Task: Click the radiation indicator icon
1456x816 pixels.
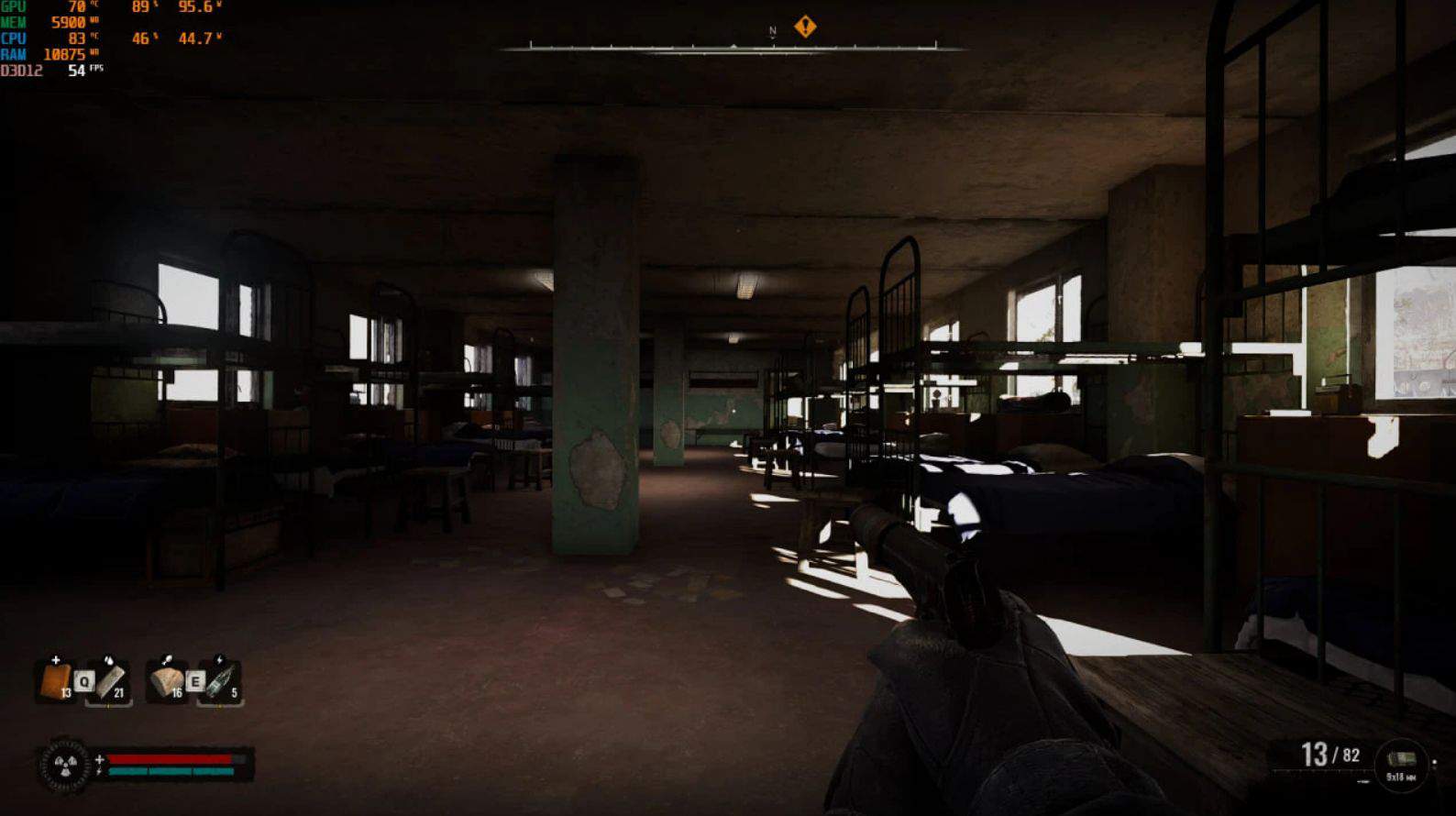Action: pos(65,765)
